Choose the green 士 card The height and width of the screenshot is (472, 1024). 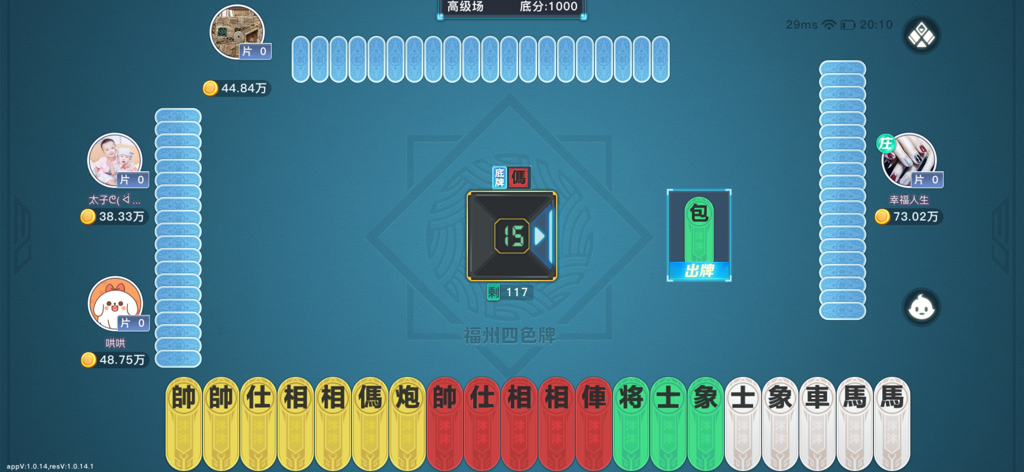point(669,420)
